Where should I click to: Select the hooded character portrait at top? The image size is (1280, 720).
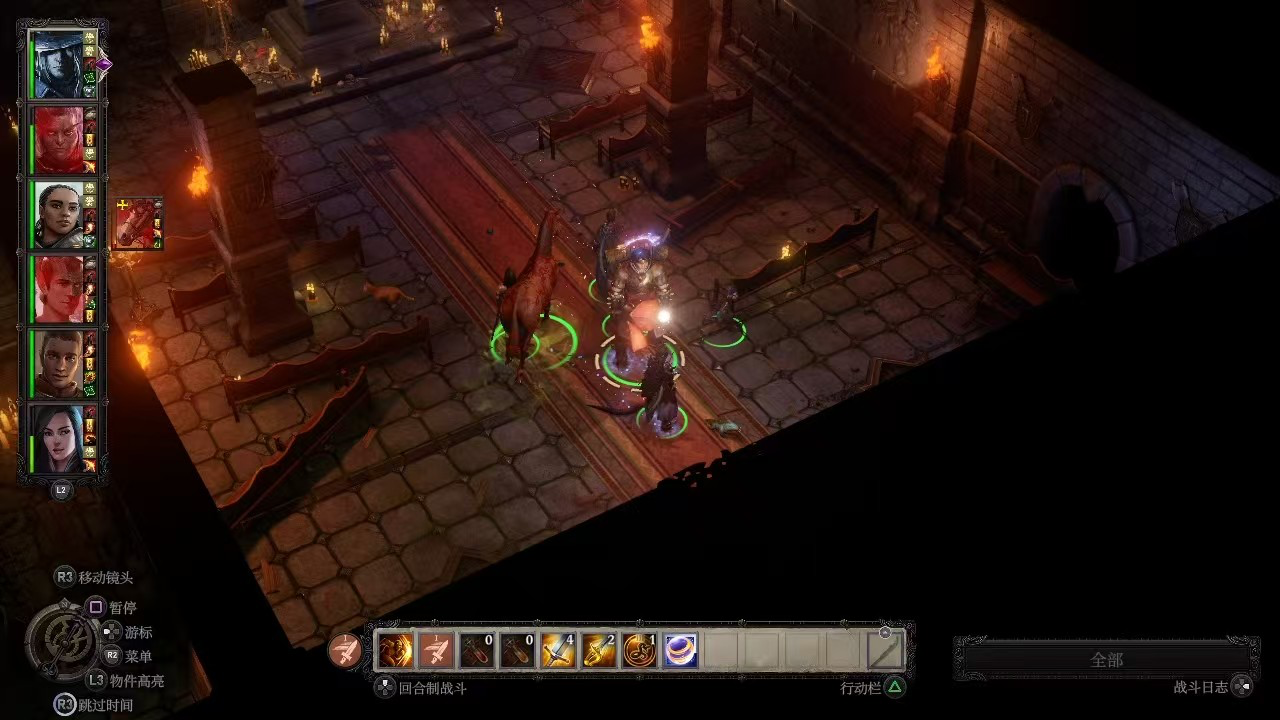58,65
